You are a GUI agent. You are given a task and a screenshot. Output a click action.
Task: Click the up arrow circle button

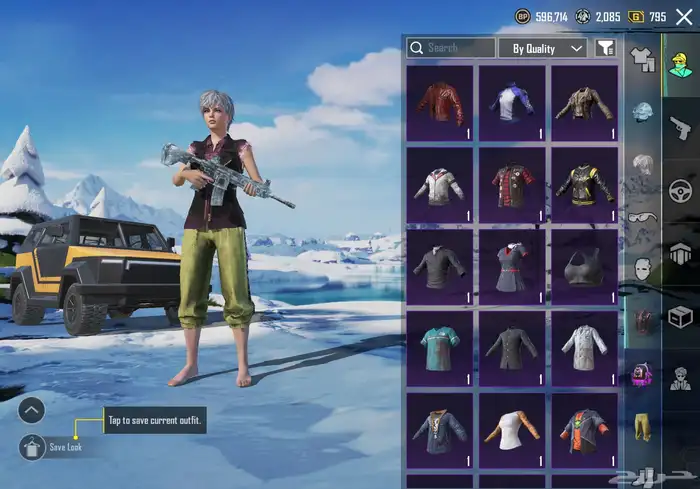pyautogui.click(x=32, y=409)
